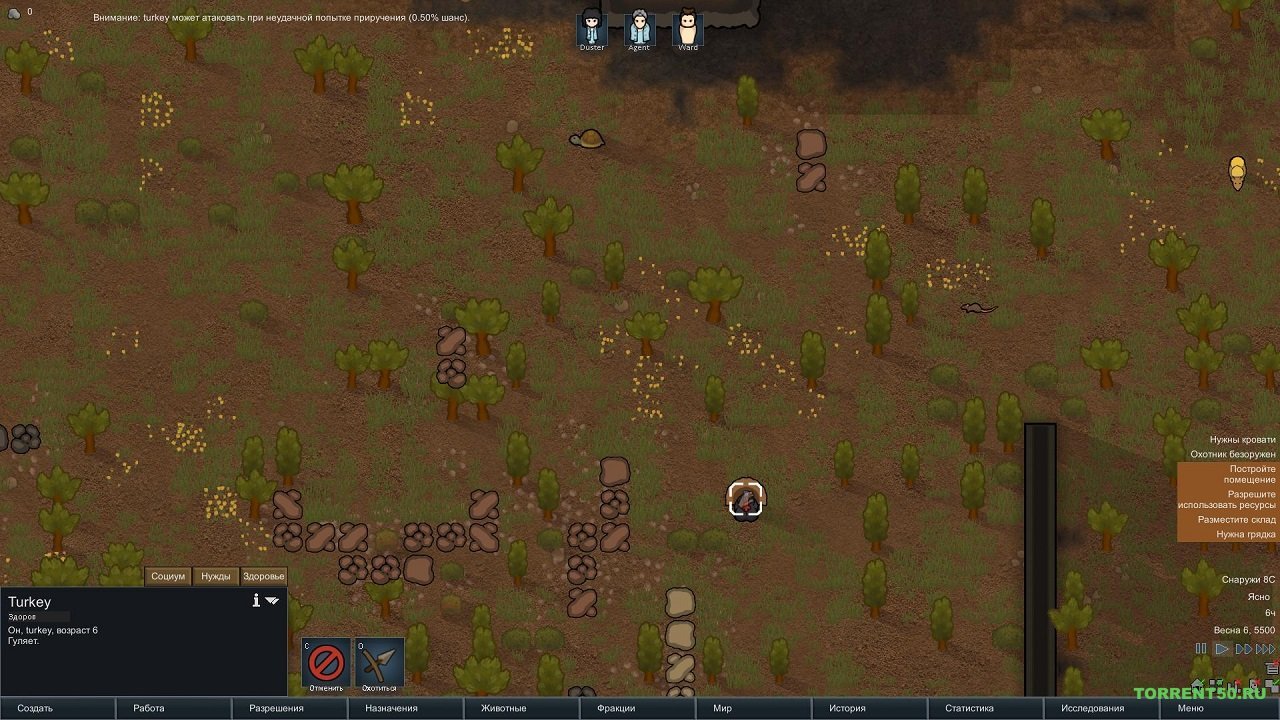
Task: Collapse the Turkey inspect panel via its chevron
Action: pyautogui.click(x=272, y=600)
